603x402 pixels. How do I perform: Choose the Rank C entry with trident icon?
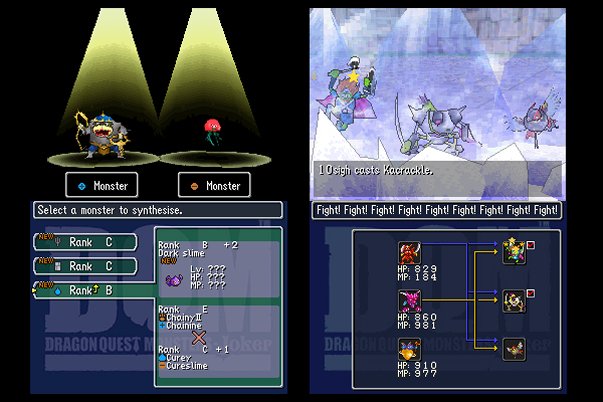tap(87, 242)
